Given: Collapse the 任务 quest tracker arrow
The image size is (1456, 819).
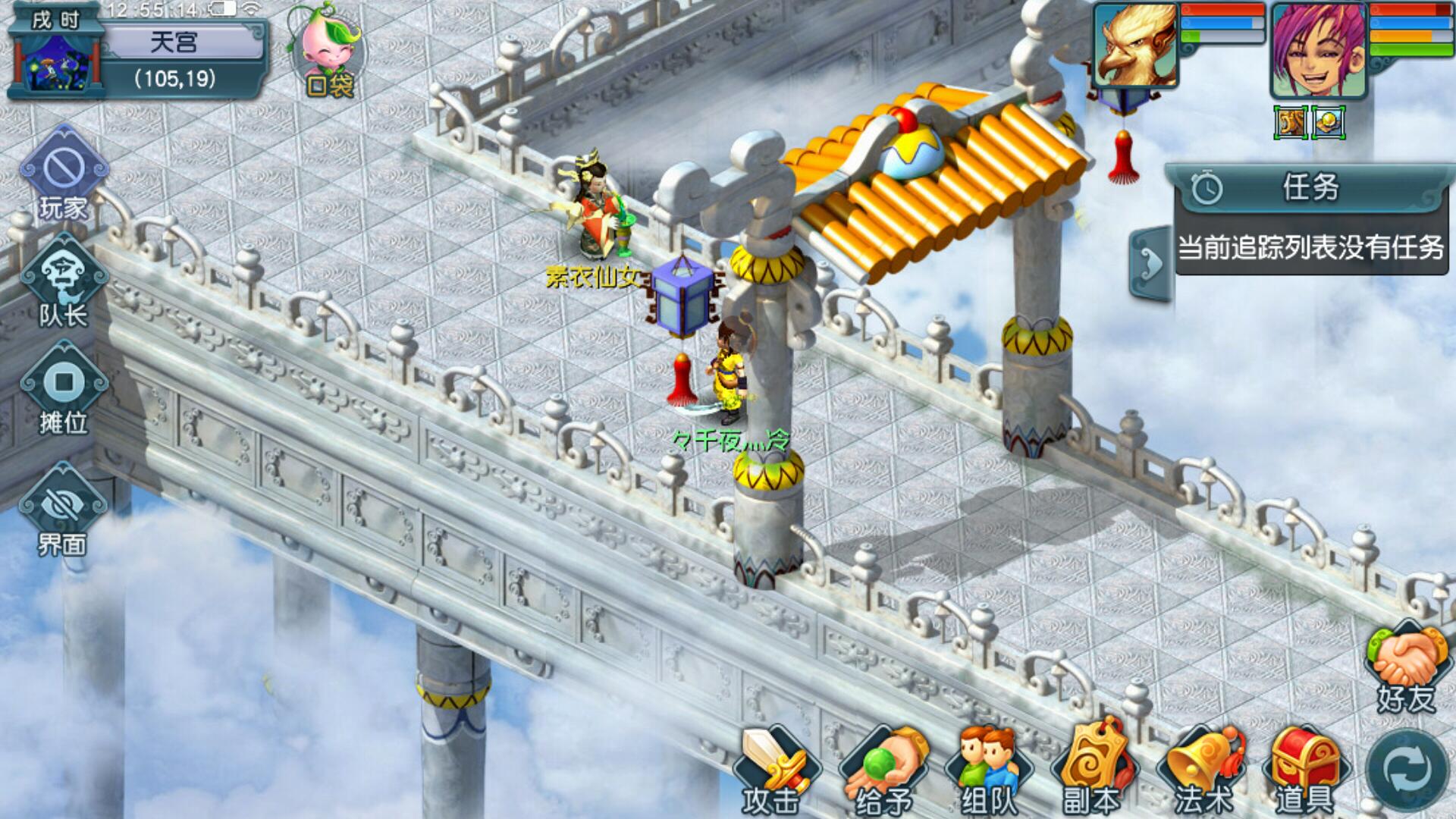Looking at the screenshot, I should 1151,263.
